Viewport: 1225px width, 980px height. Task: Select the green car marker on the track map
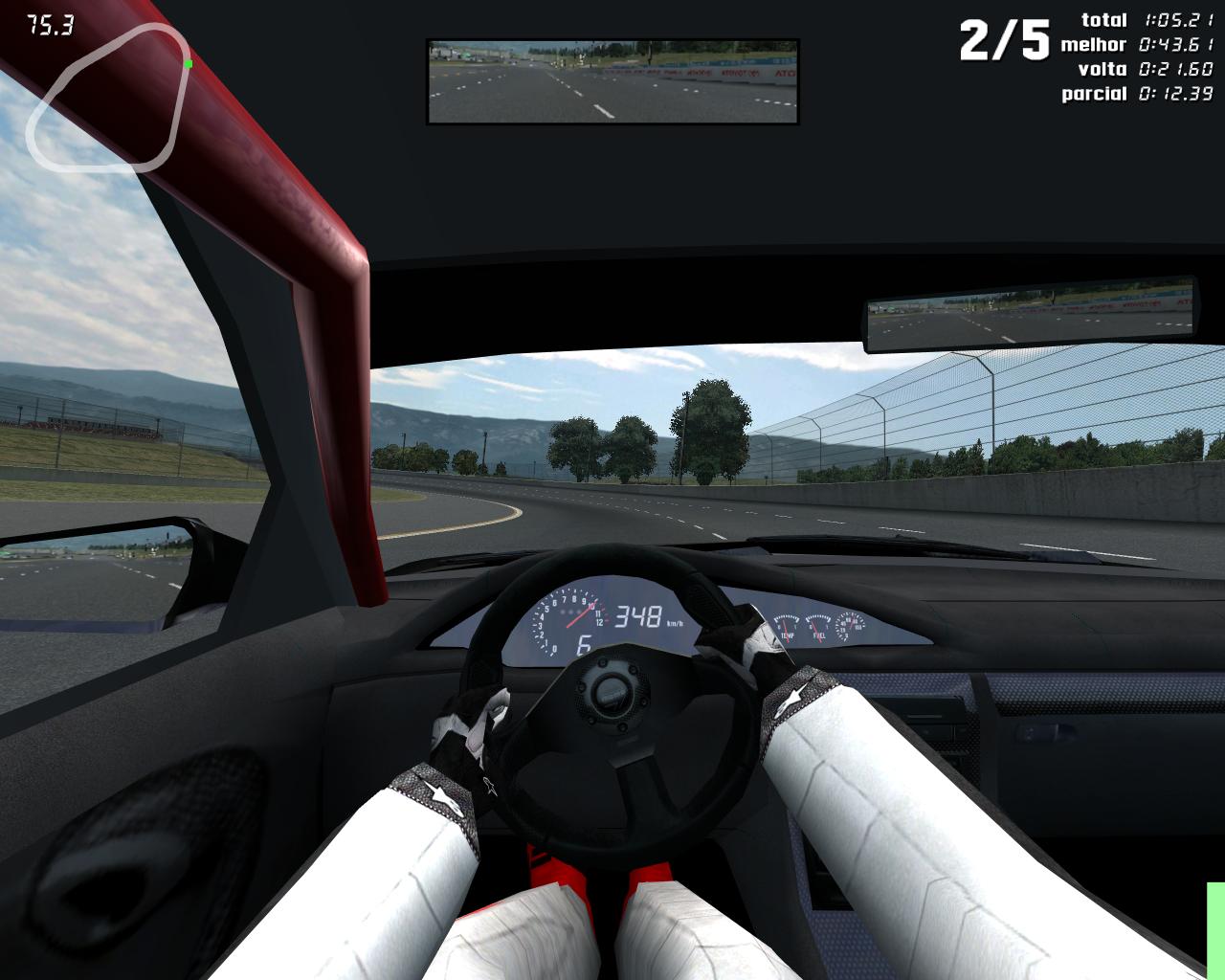189,64
